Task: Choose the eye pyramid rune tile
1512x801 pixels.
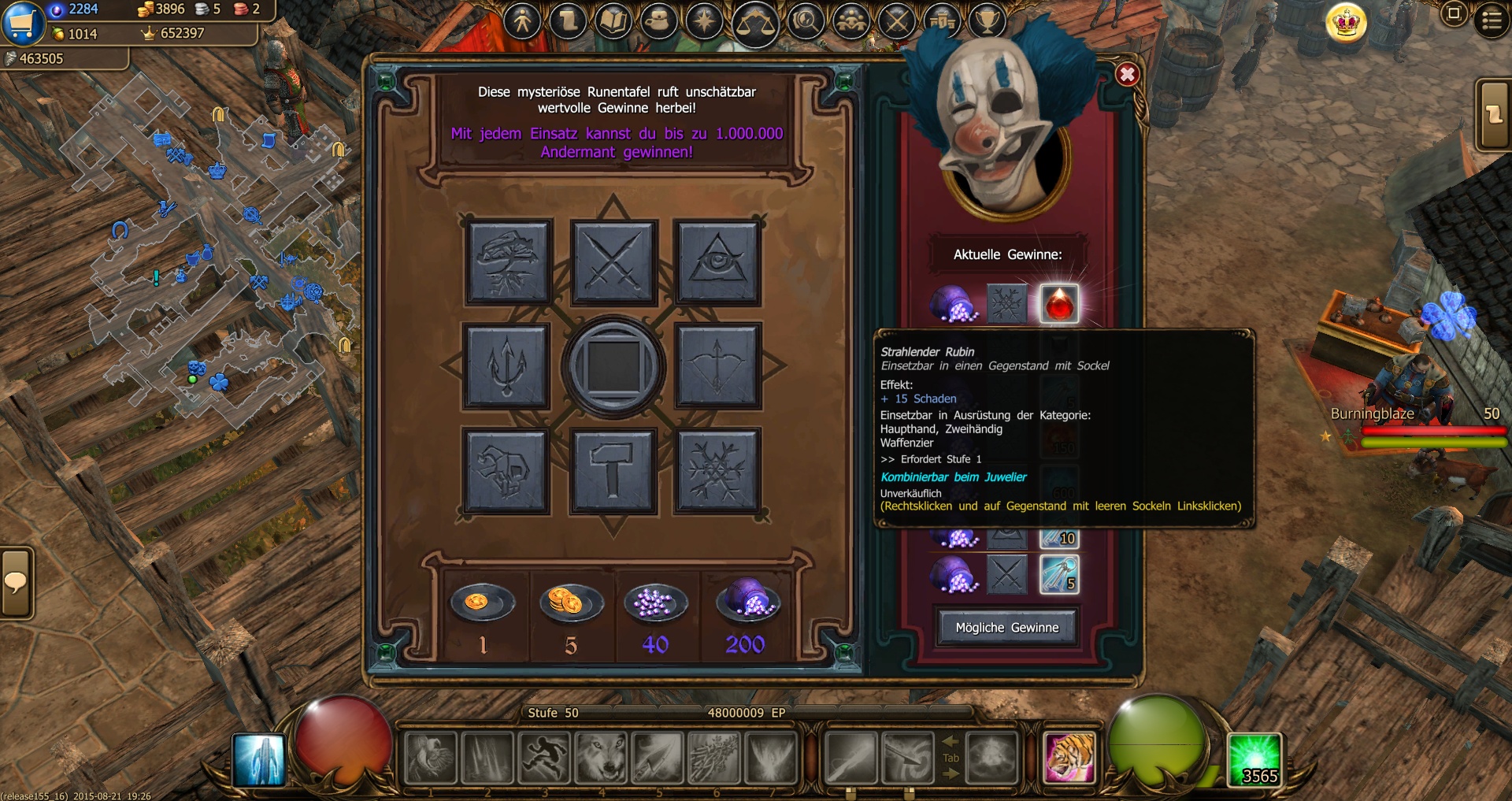Action: click(717, 262)
